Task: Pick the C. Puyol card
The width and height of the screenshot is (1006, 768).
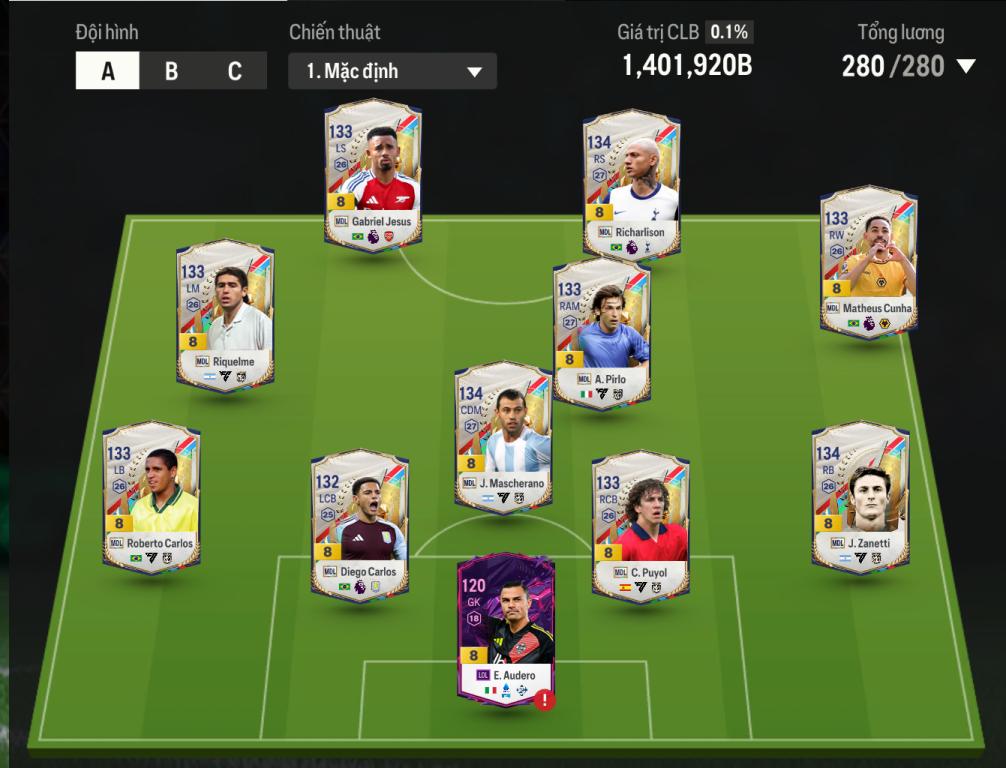Action: (640, 524)
